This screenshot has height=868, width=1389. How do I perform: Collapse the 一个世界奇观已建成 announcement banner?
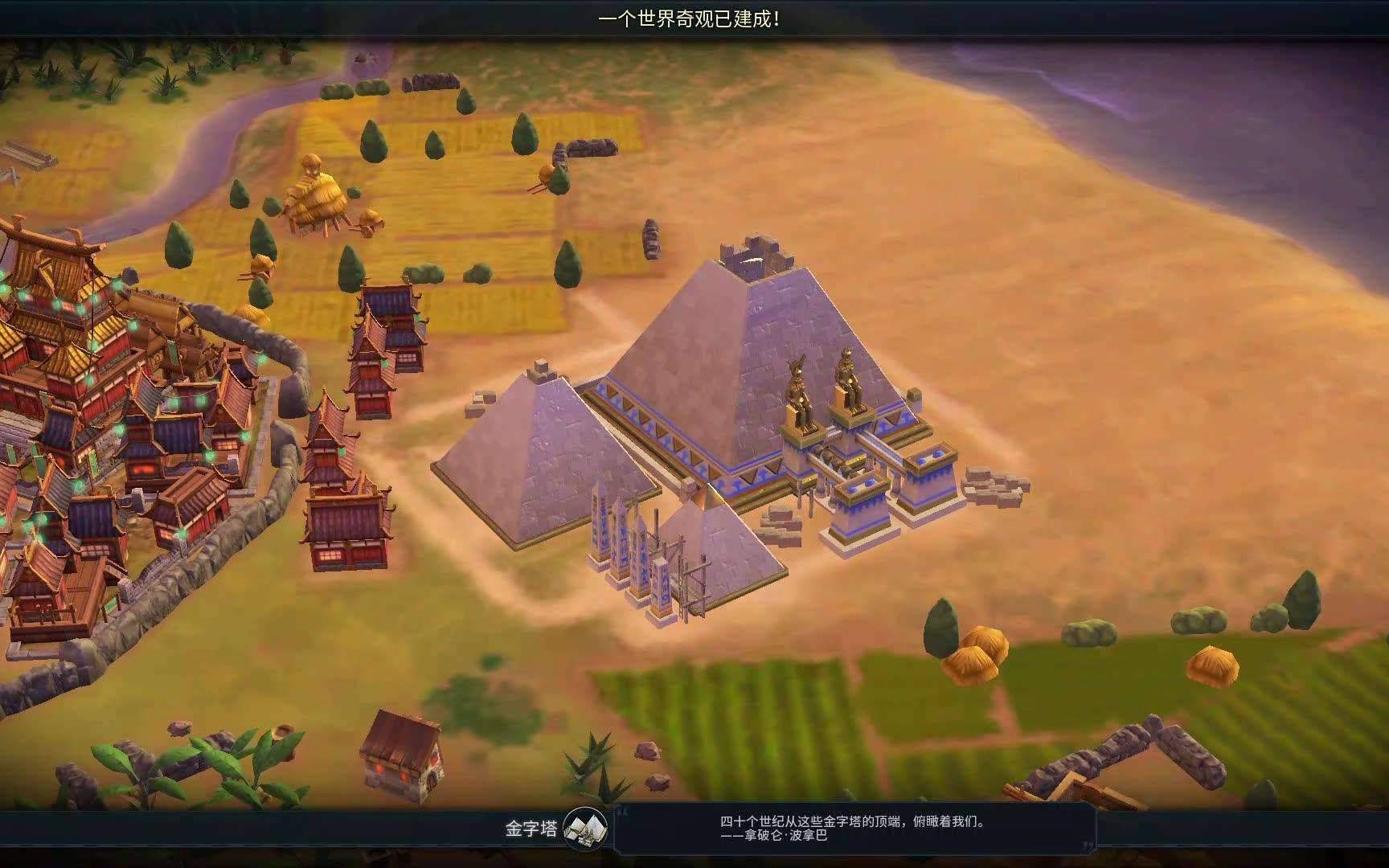[x=691, y=19]
